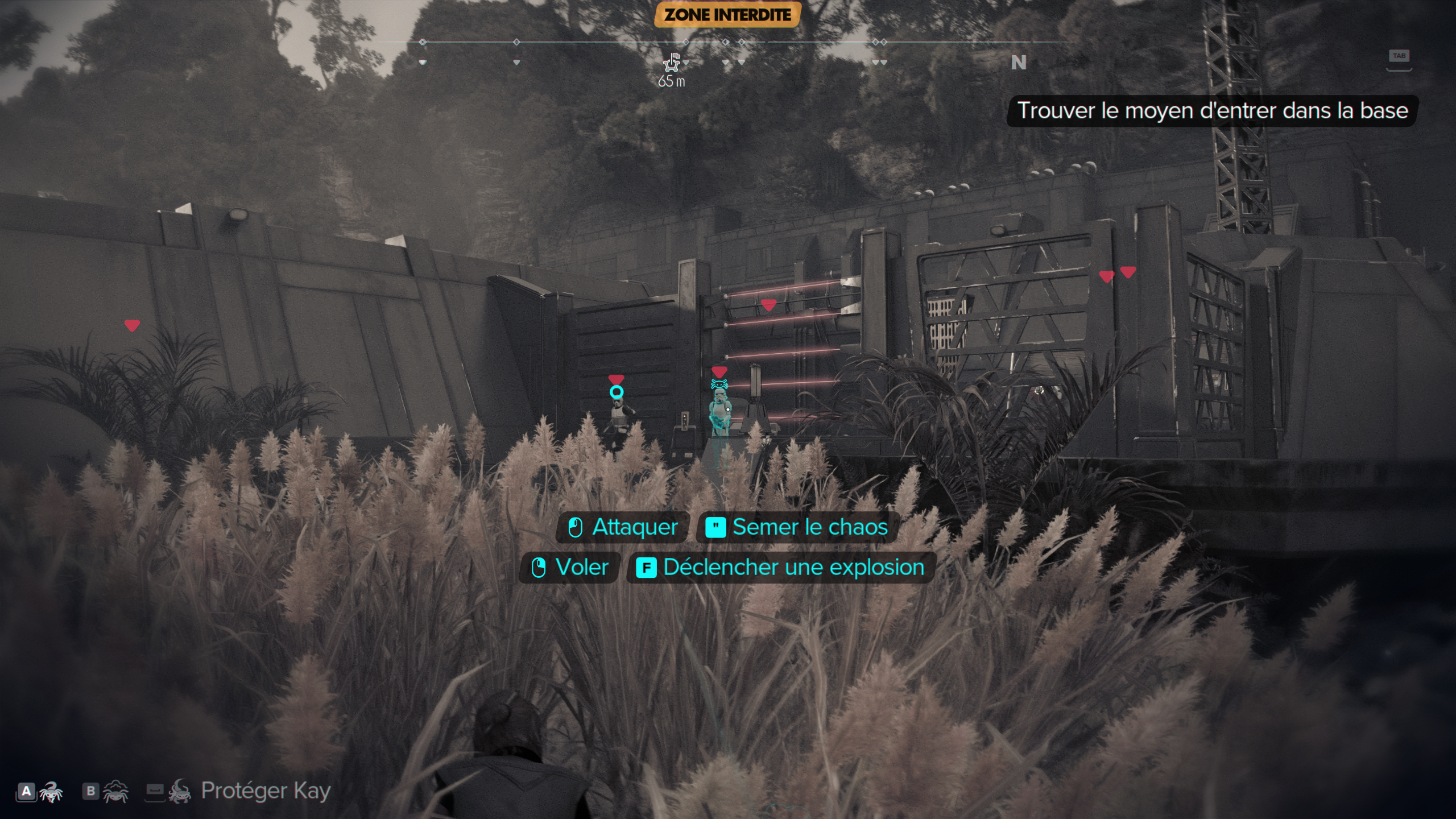
Task: Select the cyan circle target marker on the trooper
Action: tap(617, 392)
